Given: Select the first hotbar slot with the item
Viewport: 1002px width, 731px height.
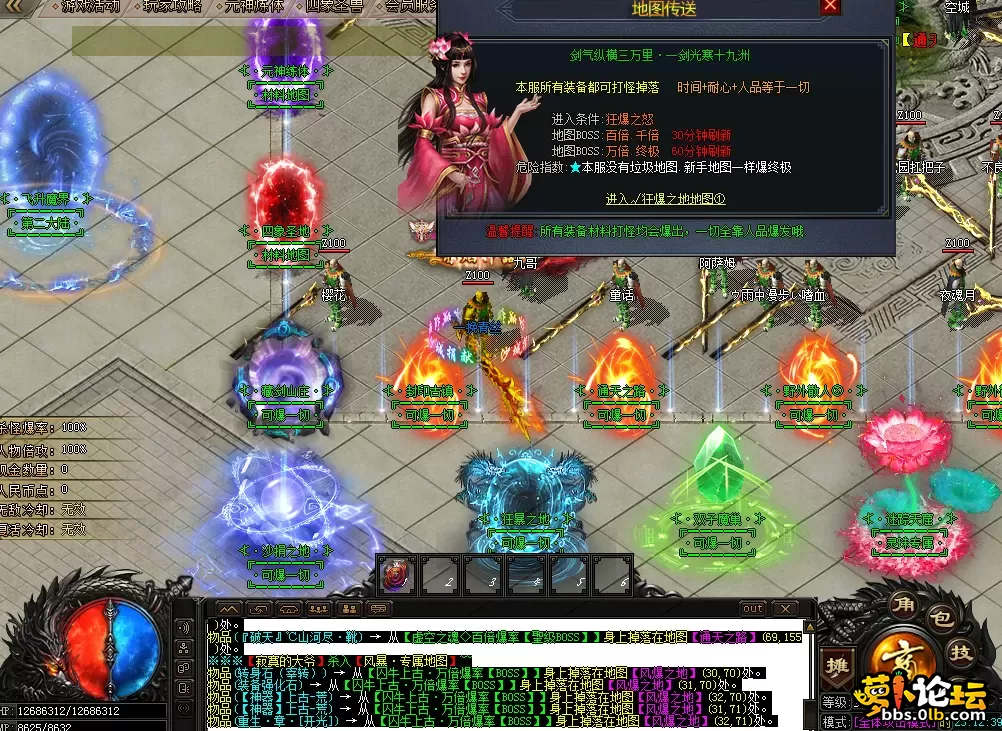Looking at the screenshot, I should (x=396, y=576).
